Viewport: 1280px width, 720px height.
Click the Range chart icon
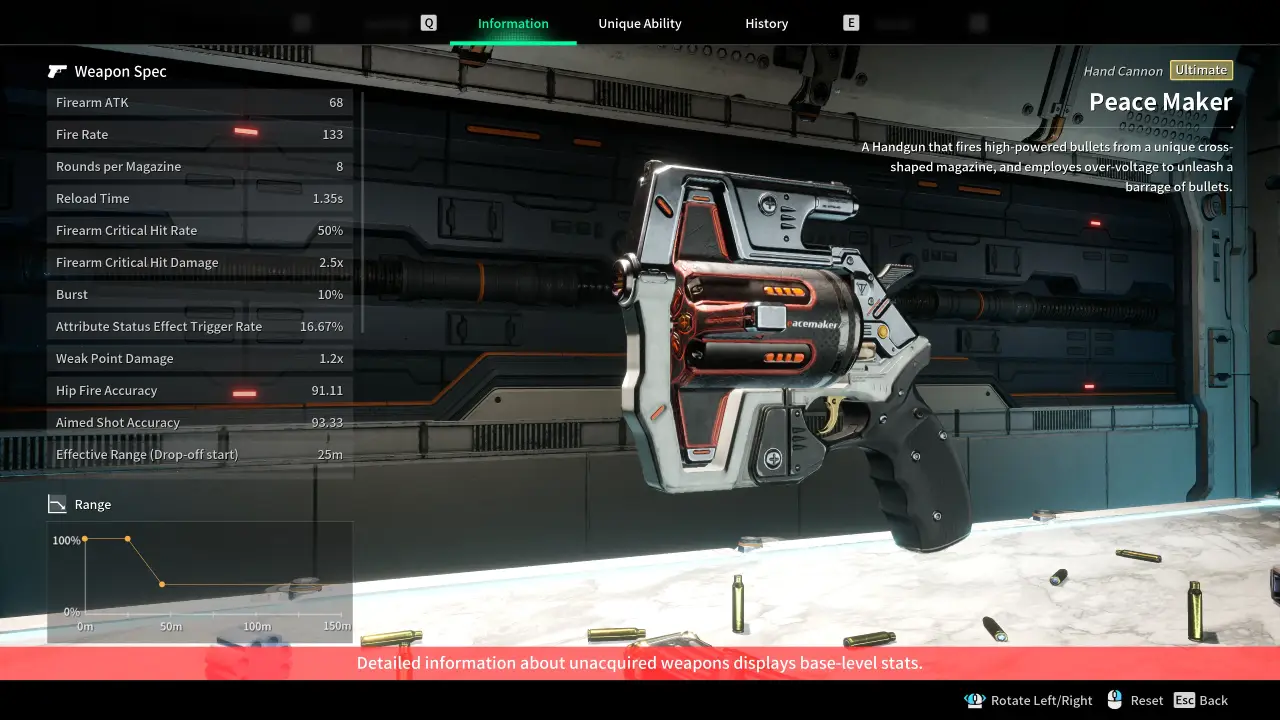[56, 504]
